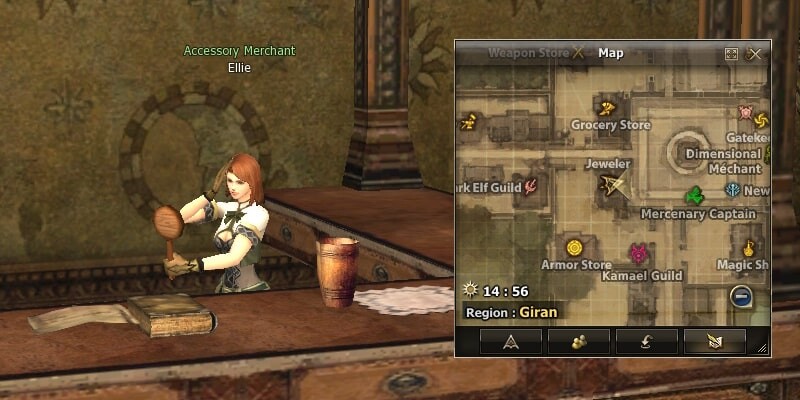Click the arrow-tip button below the map

point(510,341)
